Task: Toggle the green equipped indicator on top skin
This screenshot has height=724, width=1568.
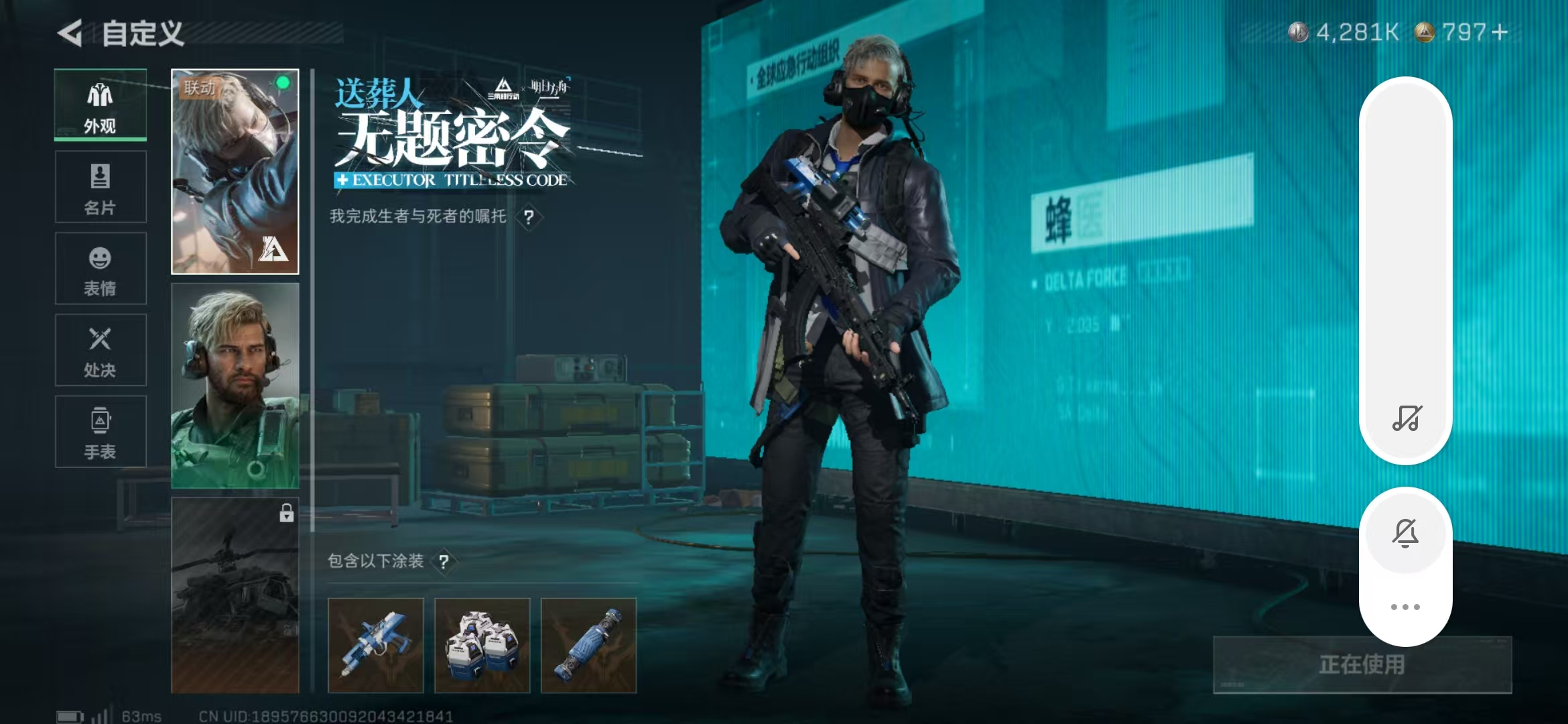Action: [x=282, y=83]
